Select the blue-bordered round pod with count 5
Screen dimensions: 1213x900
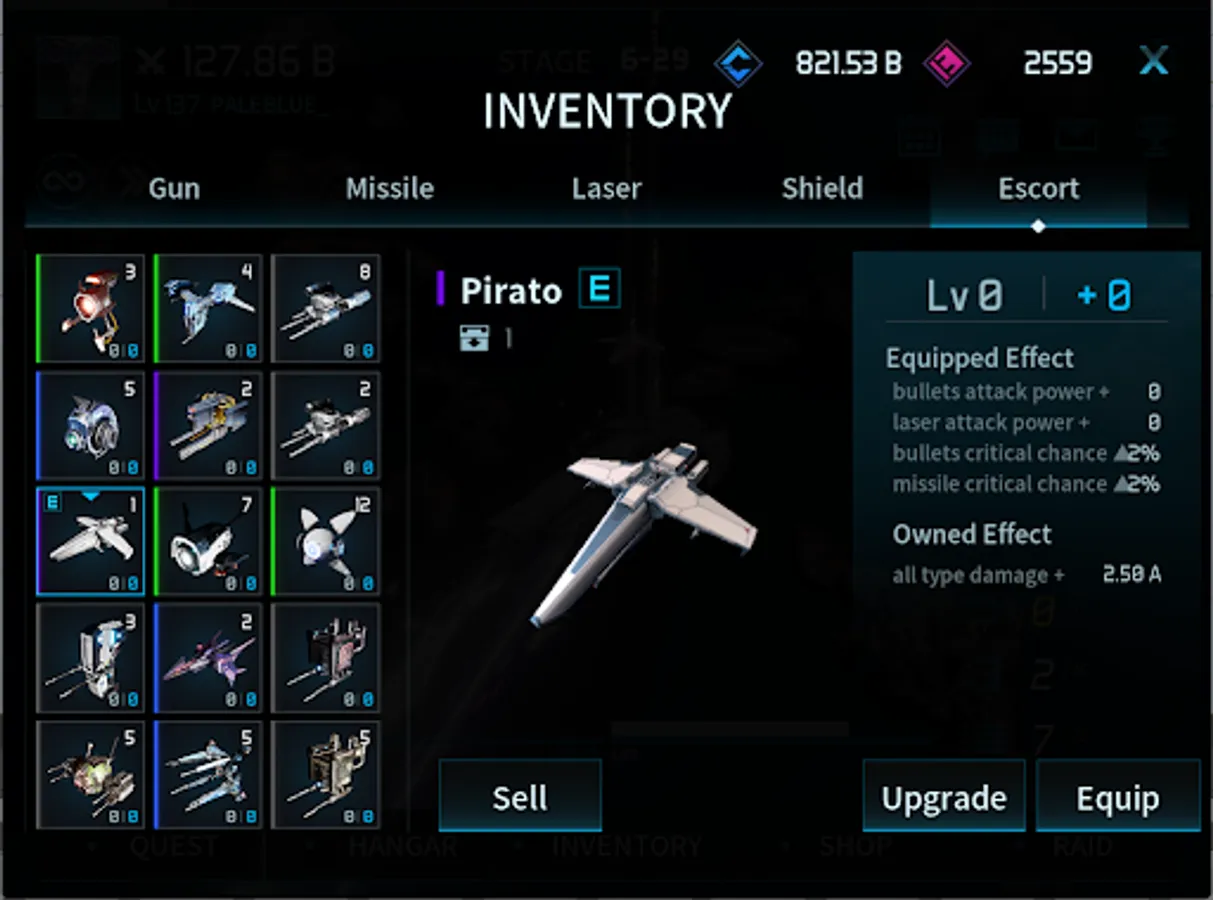[91, 425]
